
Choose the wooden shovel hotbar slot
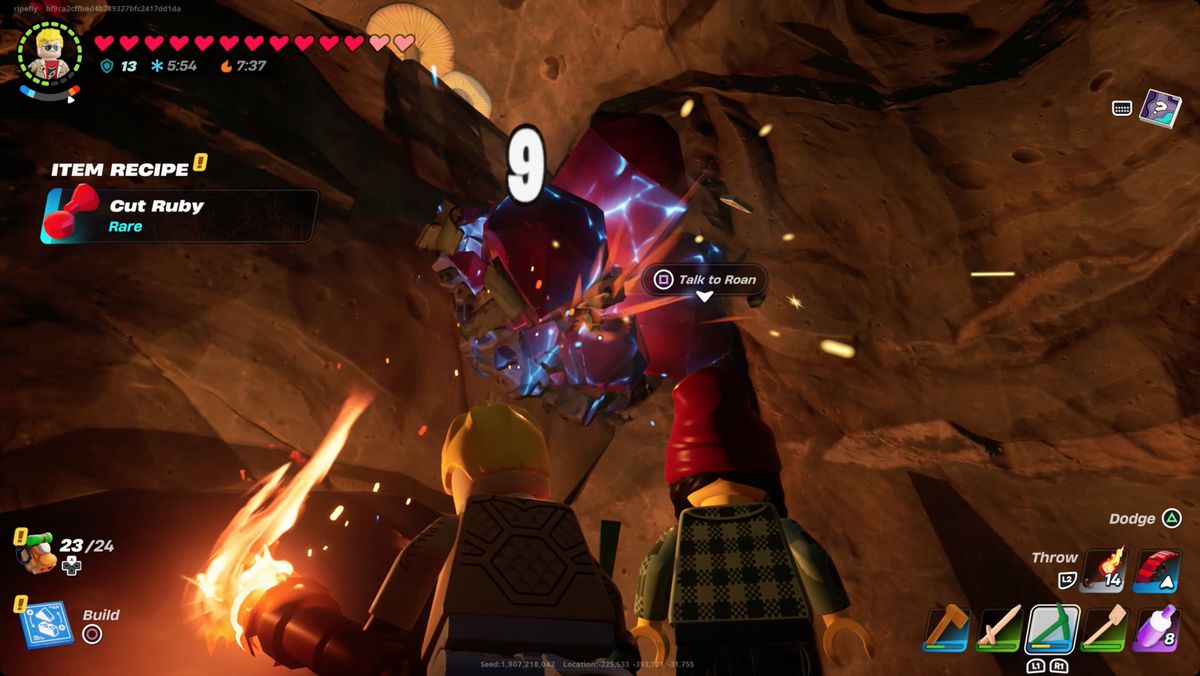[1106, 628]
